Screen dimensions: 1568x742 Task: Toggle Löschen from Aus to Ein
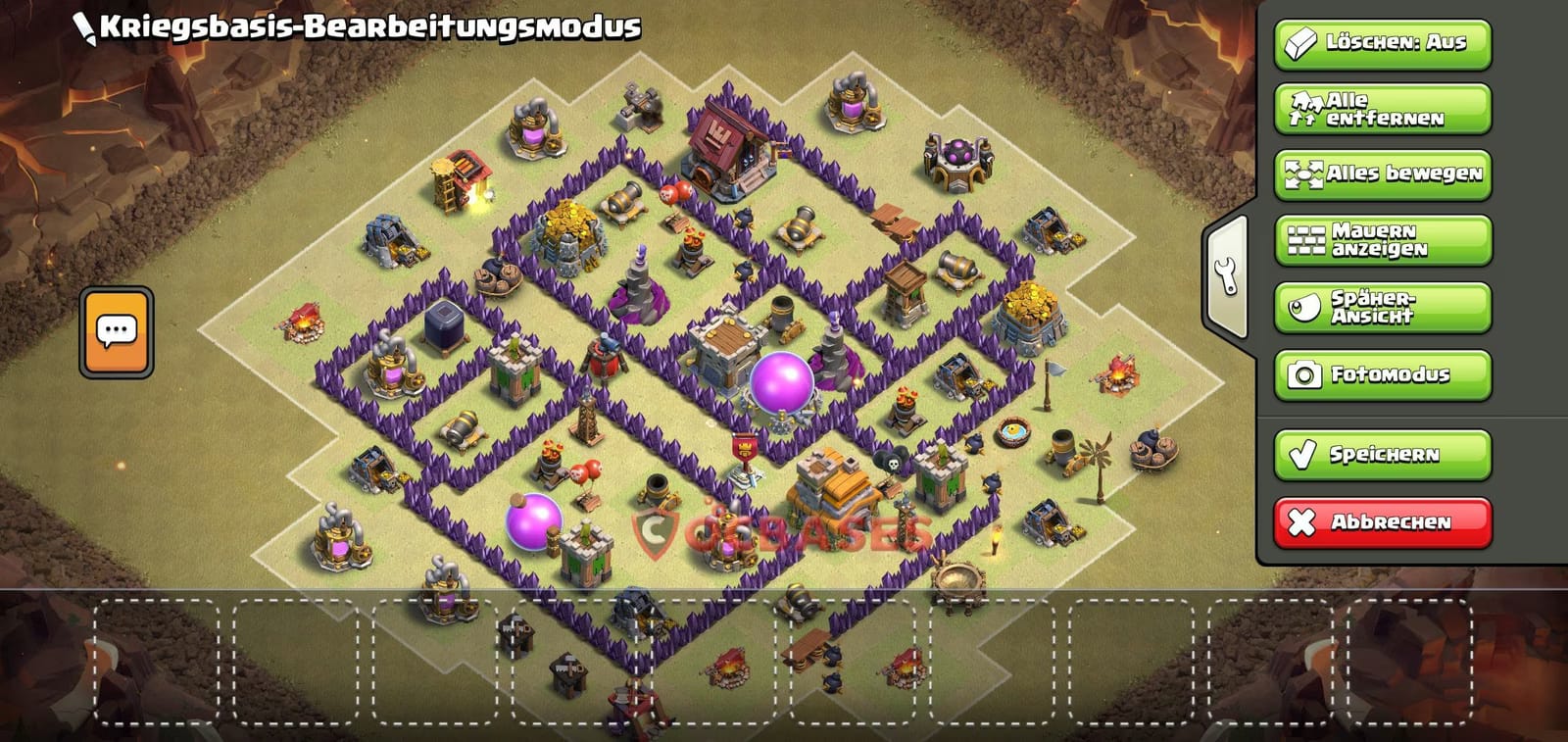tap(1382, 42)
